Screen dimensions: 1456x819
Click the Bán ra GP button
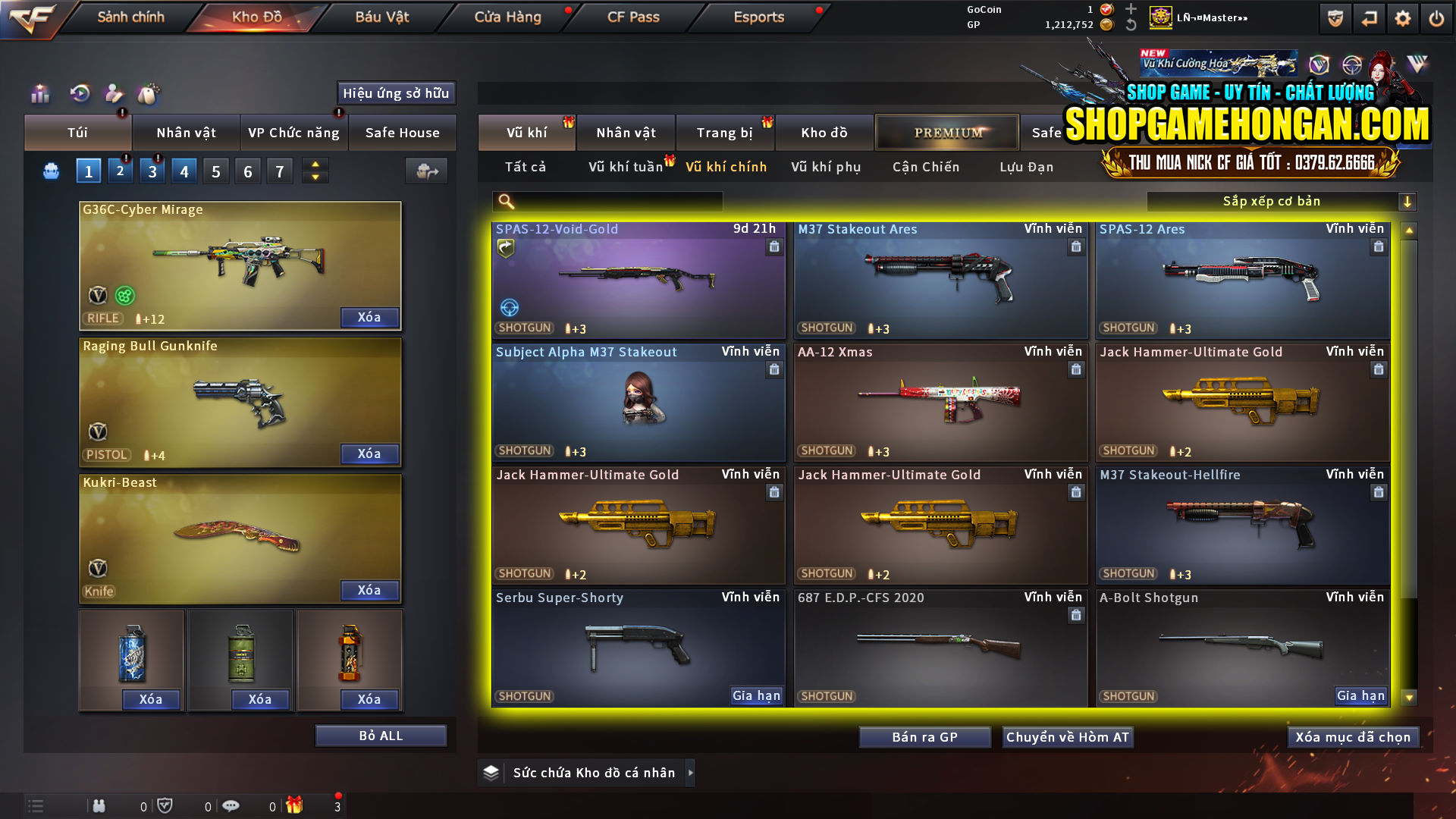(924, 736)
